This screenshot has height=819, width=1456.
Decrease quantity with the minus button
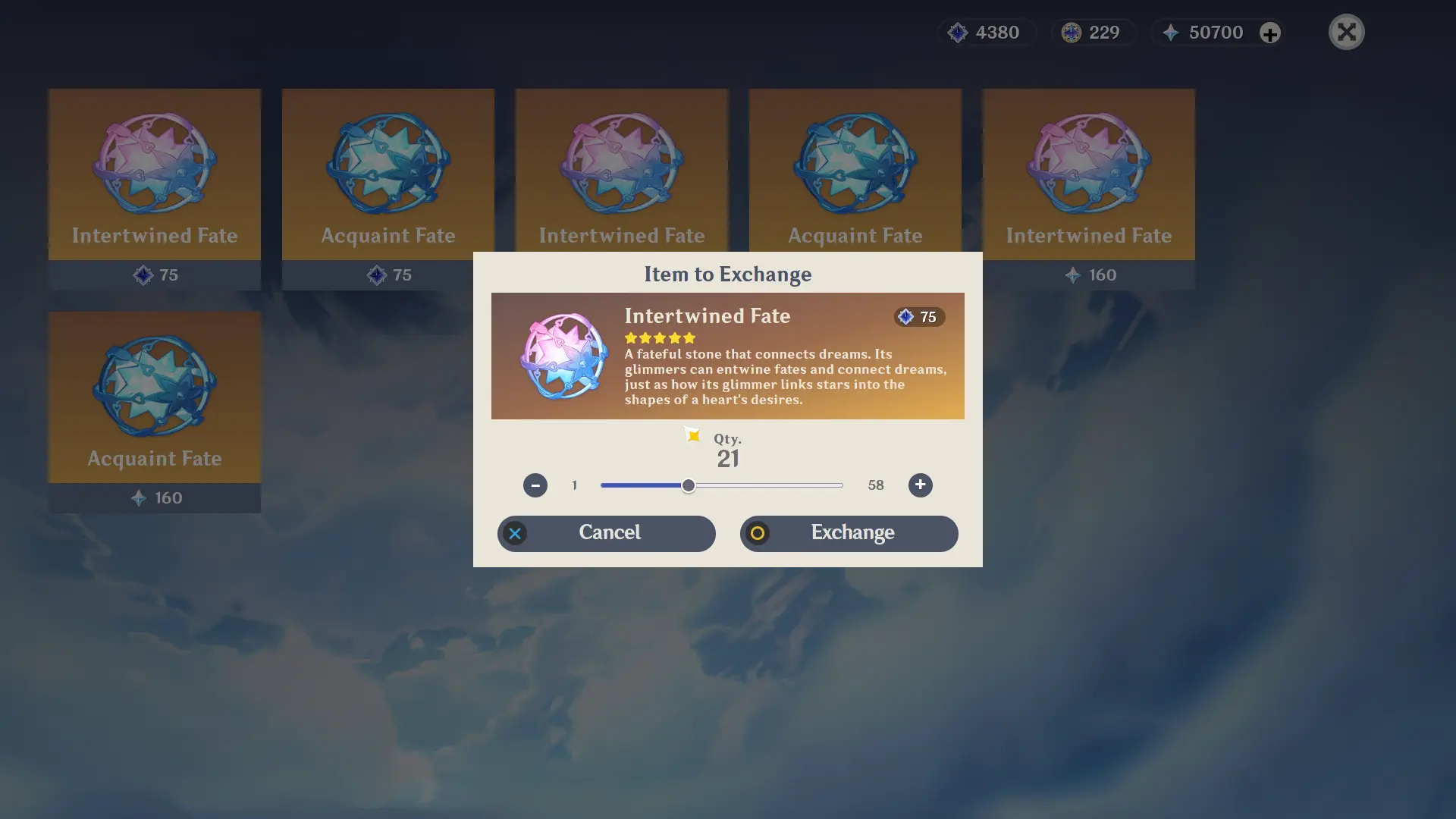(535, 485)
